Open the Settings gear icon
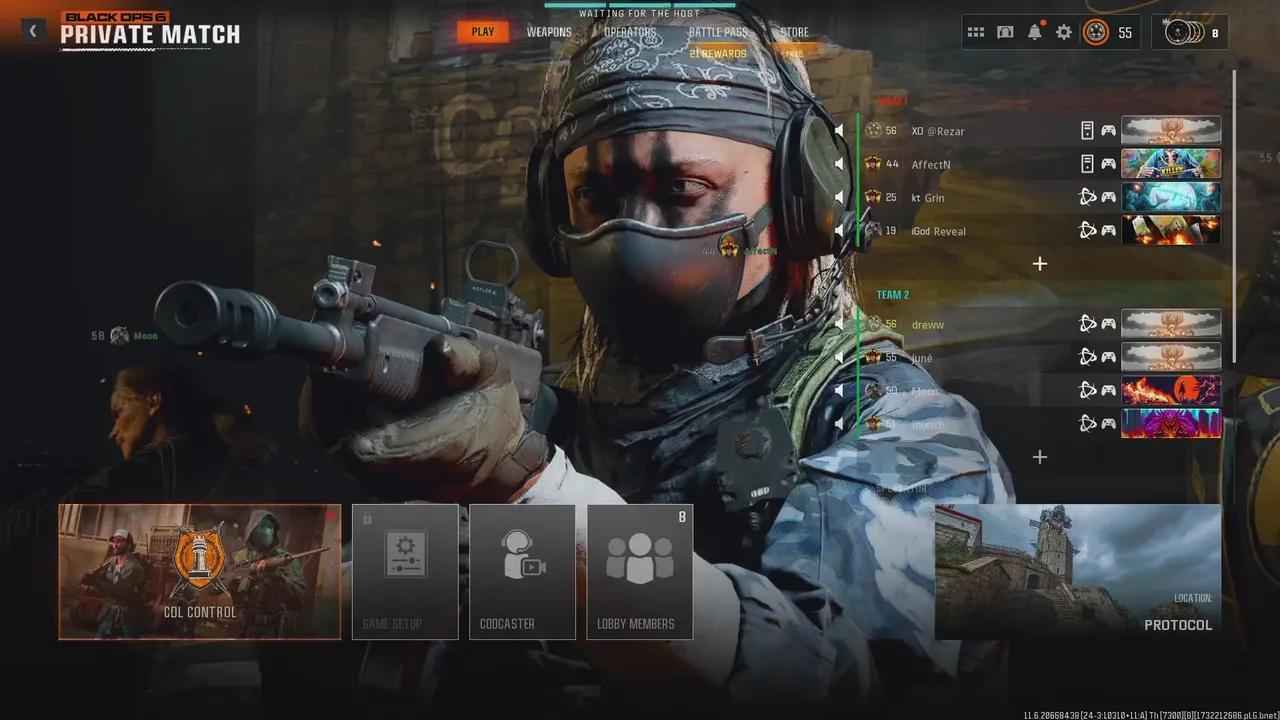This screenshot has height=720, width=1280. tap(1064, 31)
